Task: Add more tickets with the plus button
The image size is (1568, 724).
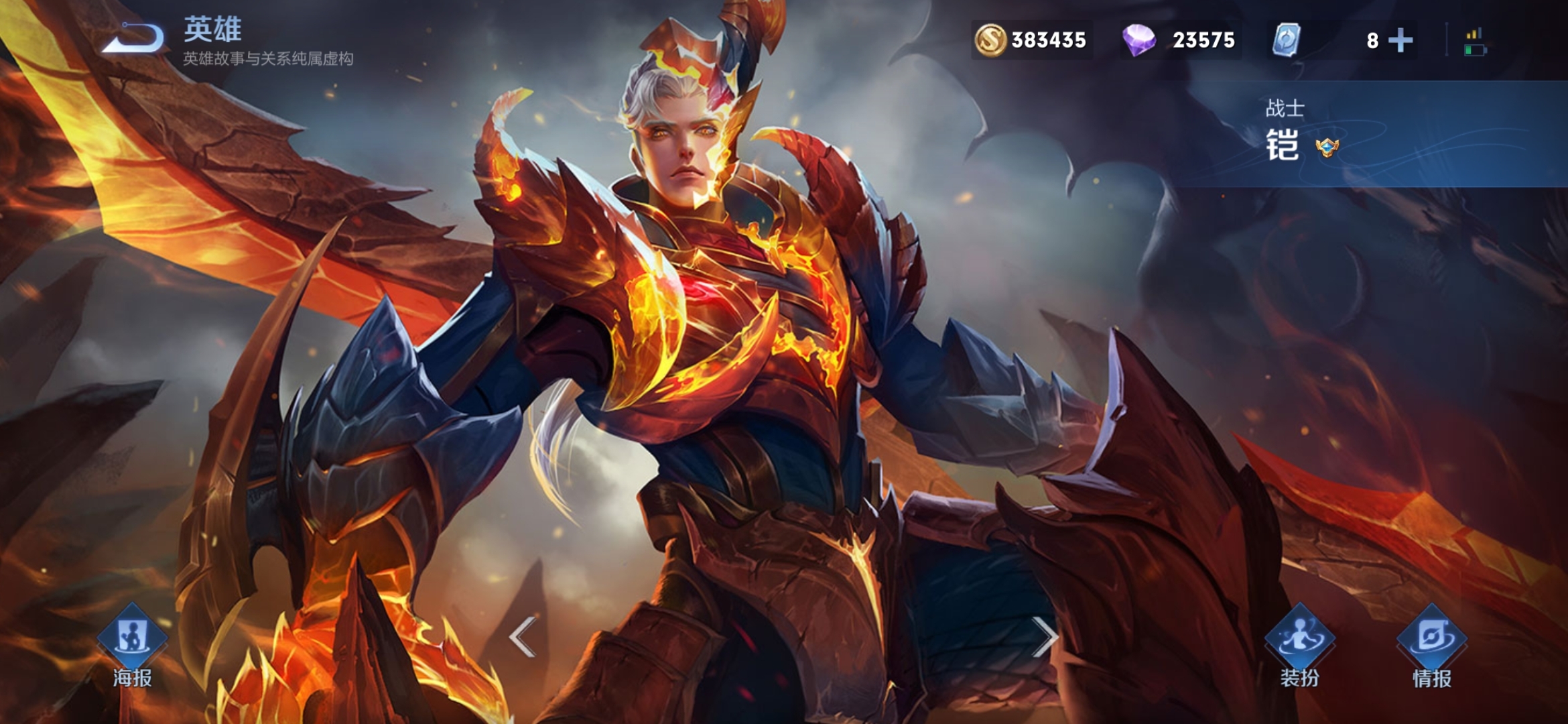Action: pos(1400,40)
